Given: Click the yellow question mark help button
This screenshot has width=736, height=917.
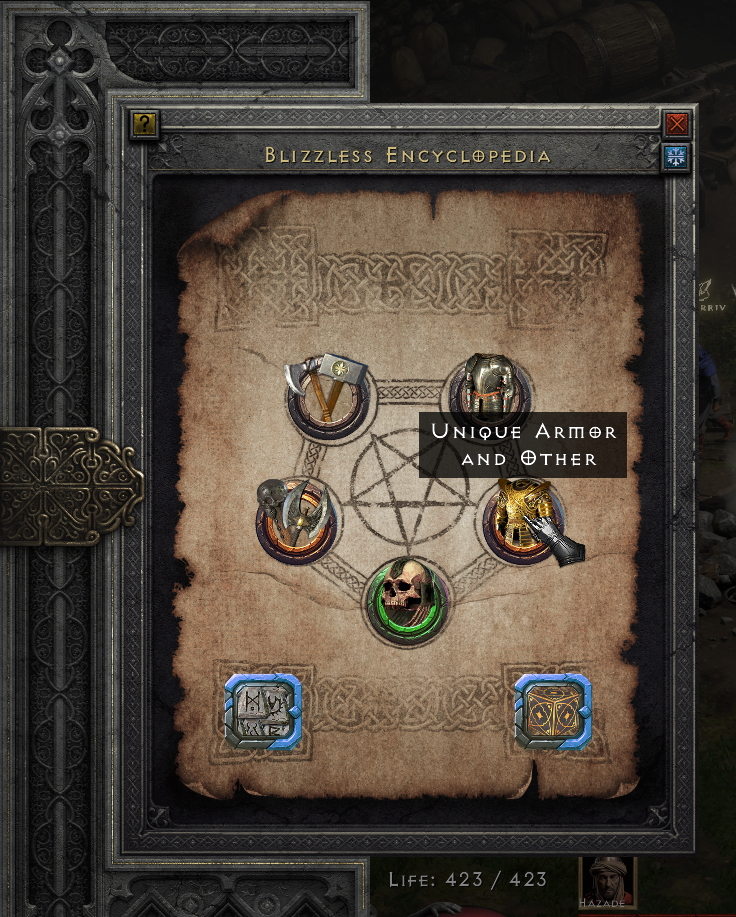Looking at the screenshot, I should pos(145,124).
